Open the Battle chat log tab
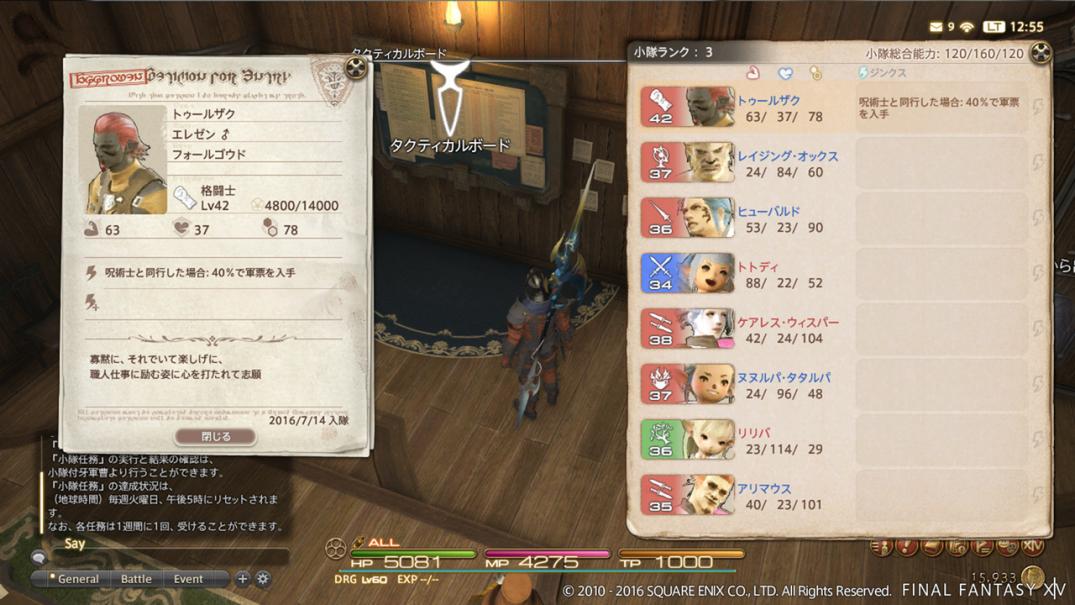The image size is (1075, 605). [136, 579]
